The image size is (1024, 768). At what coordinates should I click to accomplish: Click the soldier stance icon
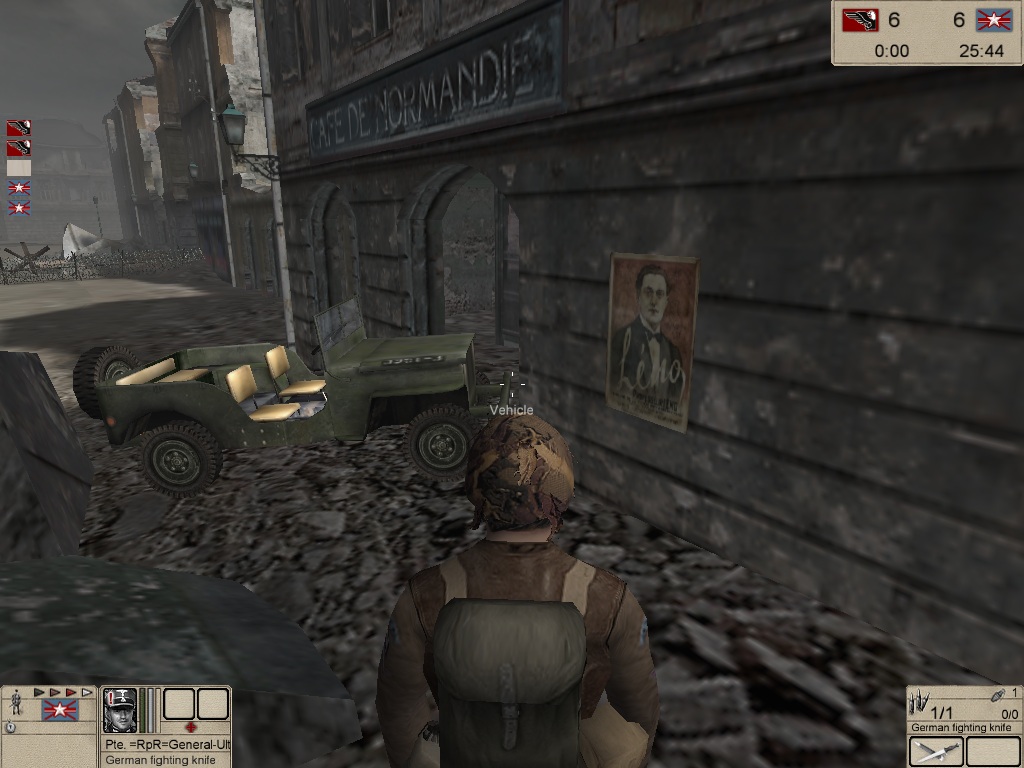pyautogui.click(x=16, y=706)
